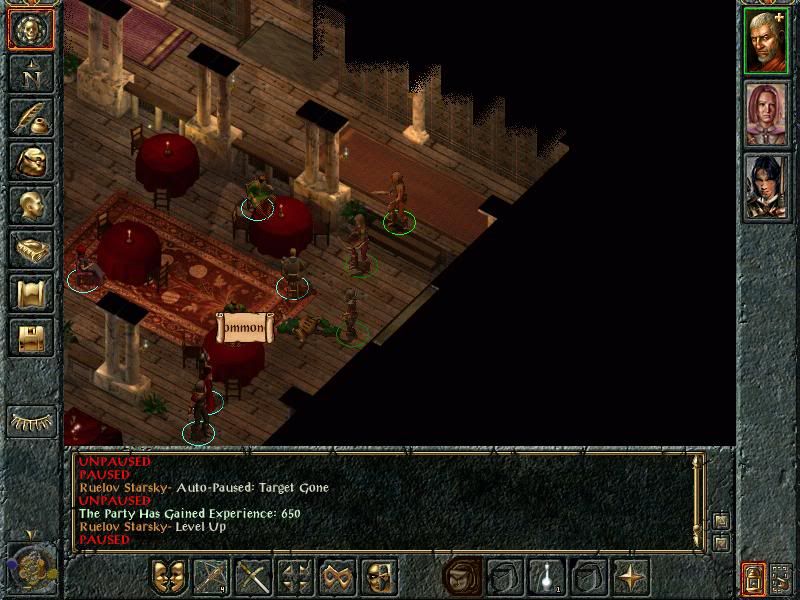Screen dimensions: 800x600
Task: Click the return-to-game skull button
Action: tap(31, 30)
